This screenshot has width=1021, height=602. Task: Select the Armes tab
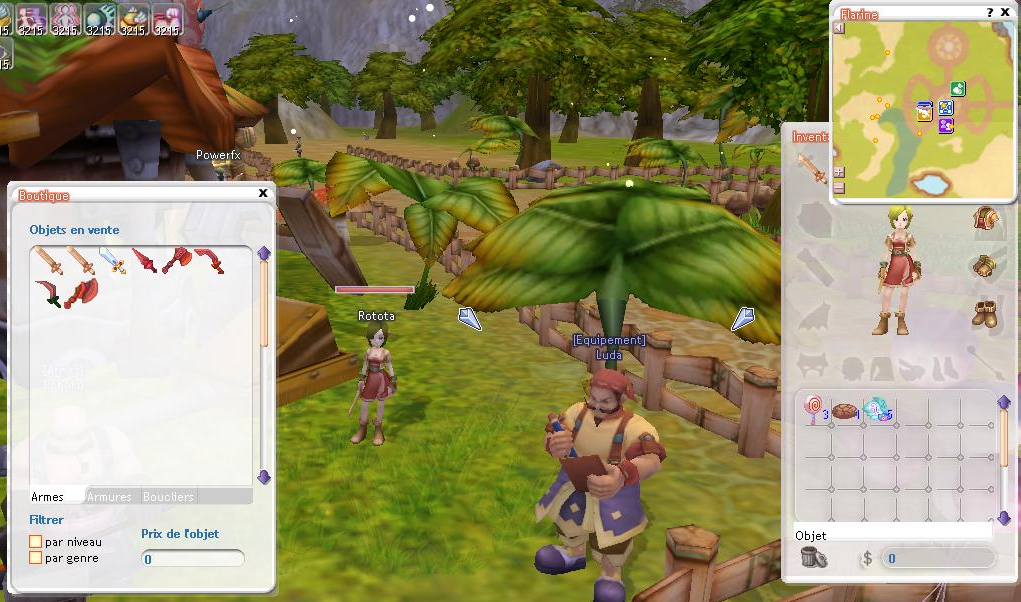(x=47, y=496)
